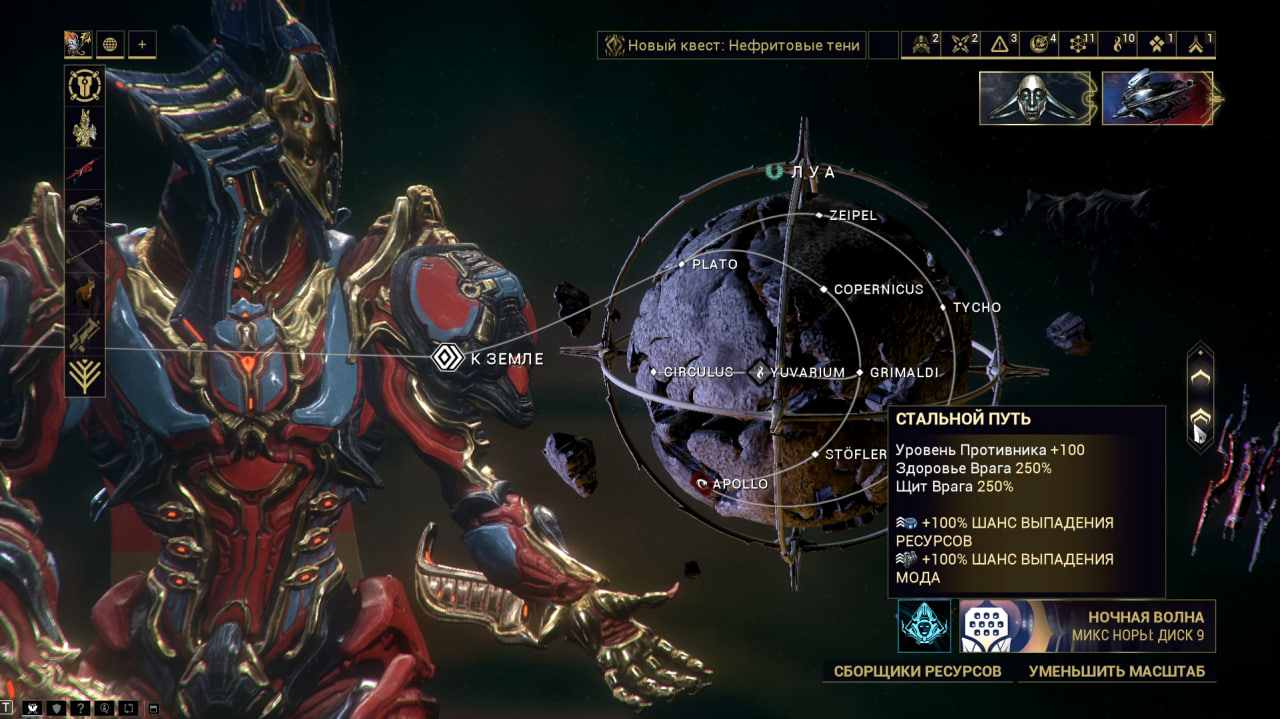Image resolution: width=1280 pixels, height=719 pixels.
Task: Select the Zeipel mission node
Action: pos(819,215)
